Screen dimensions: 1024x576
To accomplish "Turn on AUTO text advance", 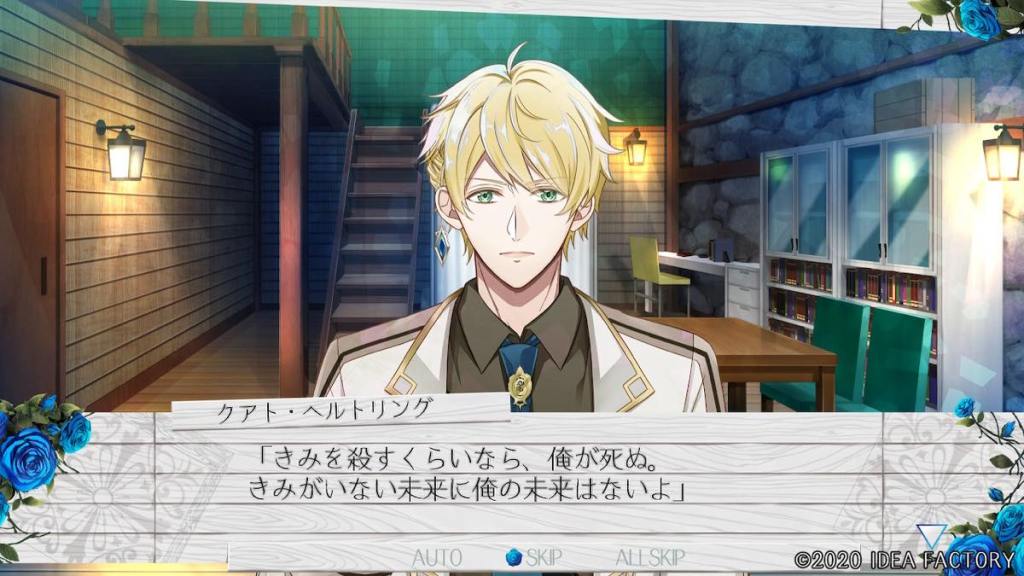I will pyautogui.click(x=436, y=557).
